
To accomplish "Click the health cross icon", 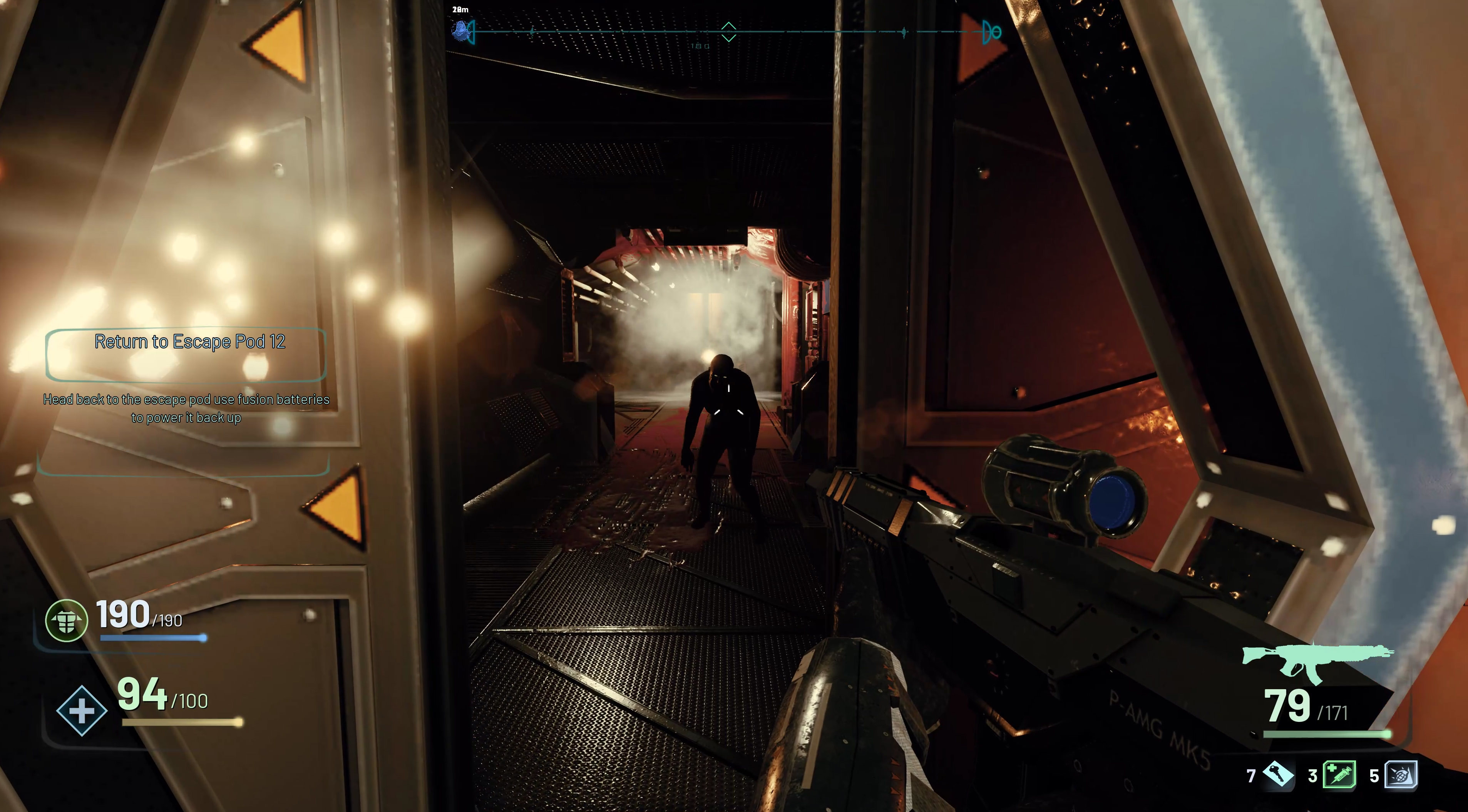I will (x=82, y=711).
